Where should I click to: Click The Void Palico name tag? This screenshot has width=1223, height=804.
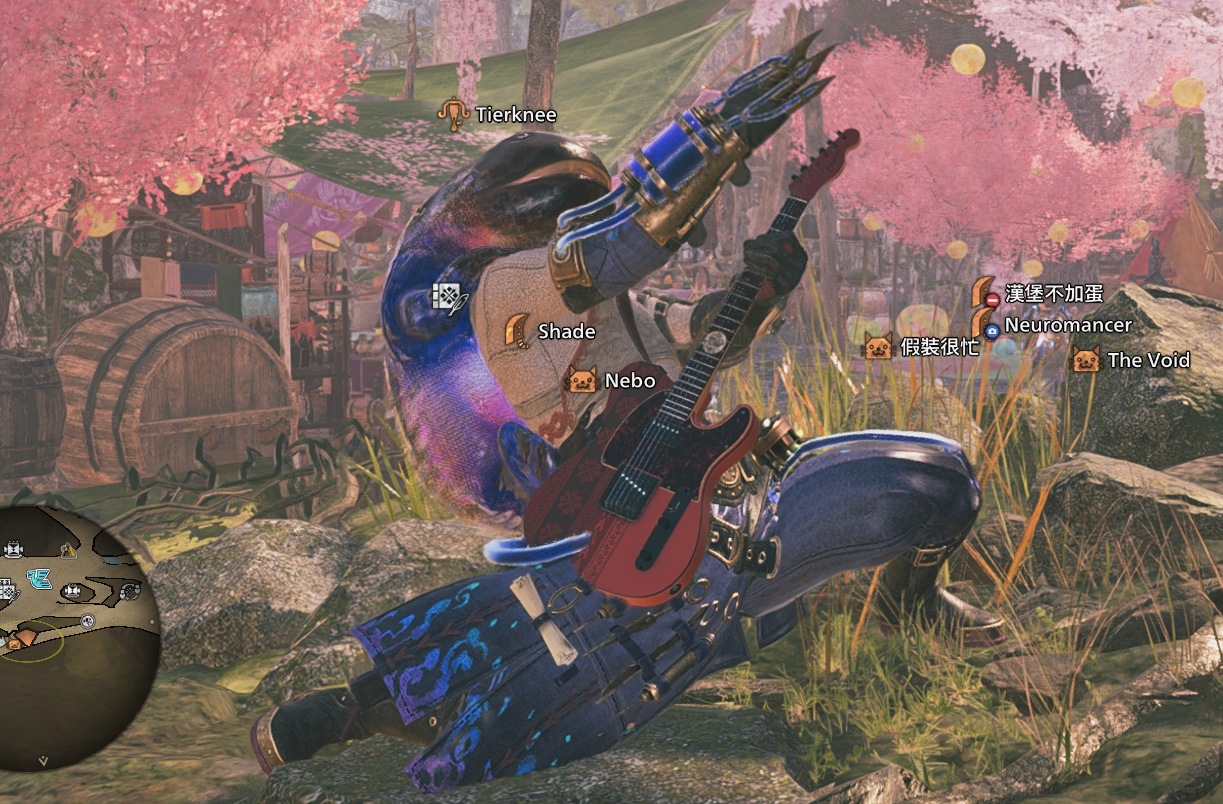point(1148,360)
